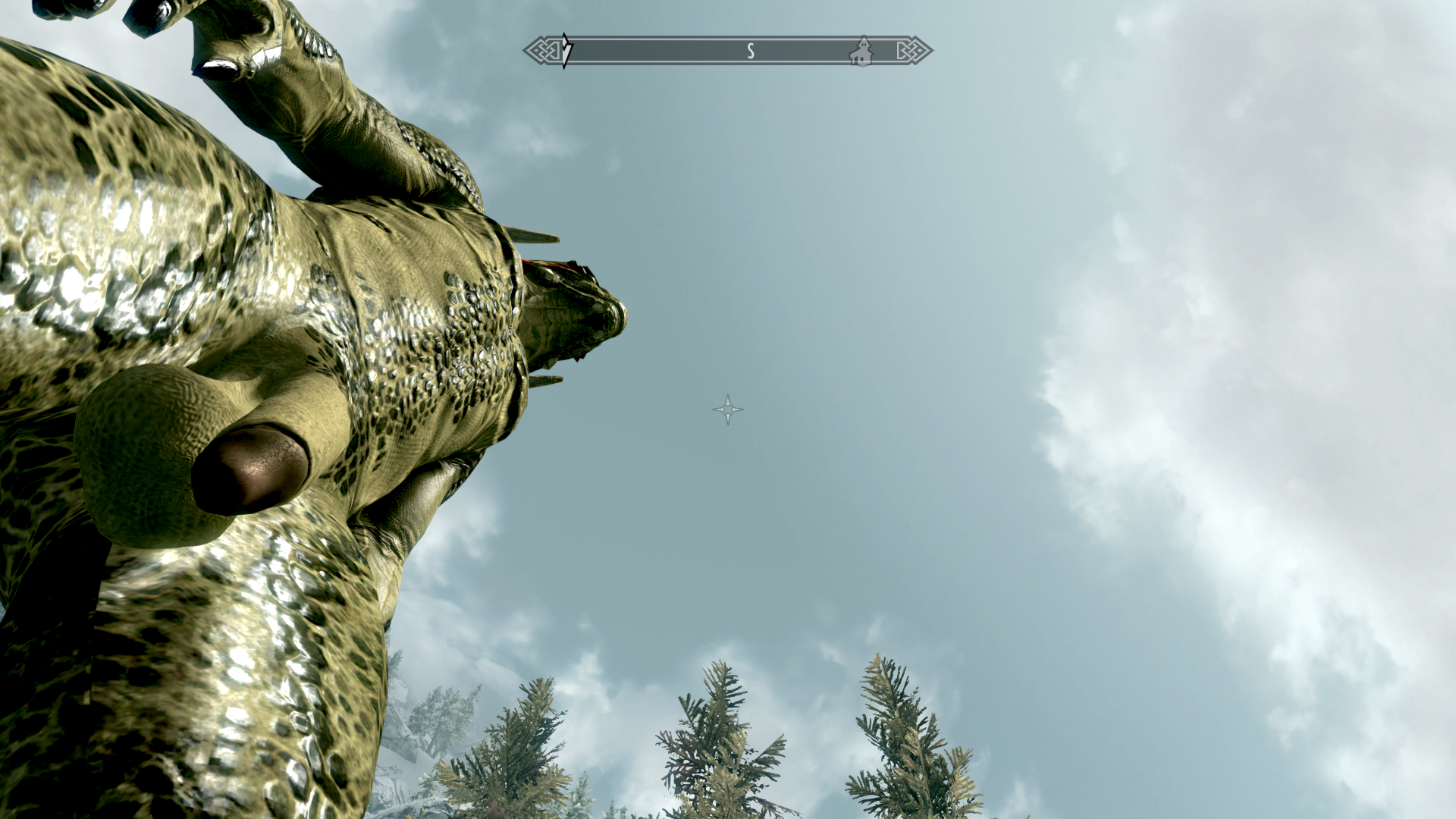Select the quest arrow marker on the compass
The image size is (1456, 819).
(566, 51)
